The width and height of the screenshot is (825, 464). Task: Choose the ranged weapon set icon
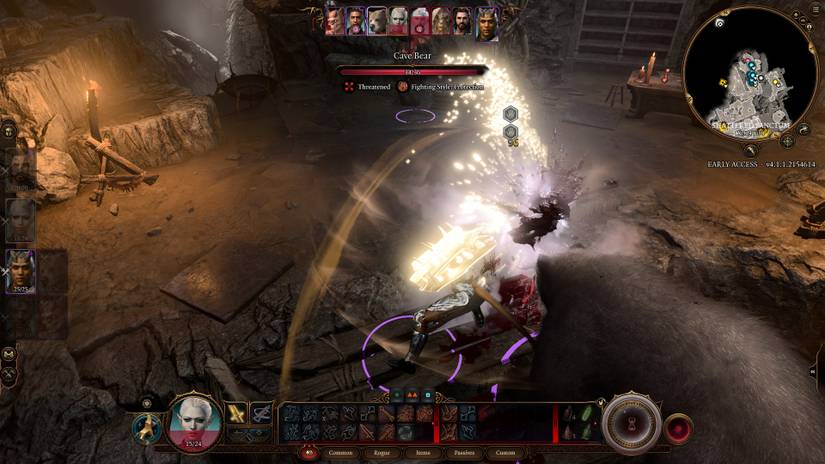262,413
